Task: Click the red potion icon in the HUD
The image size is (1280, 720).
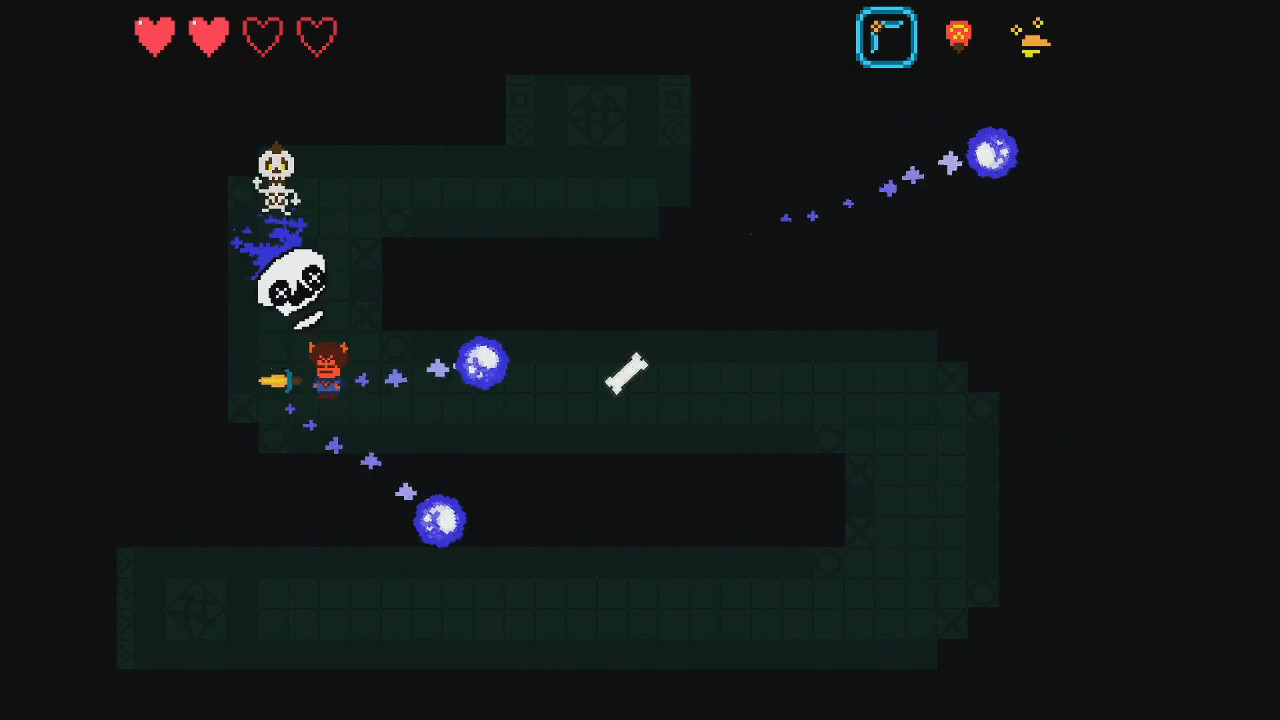Action: (957, 36)
